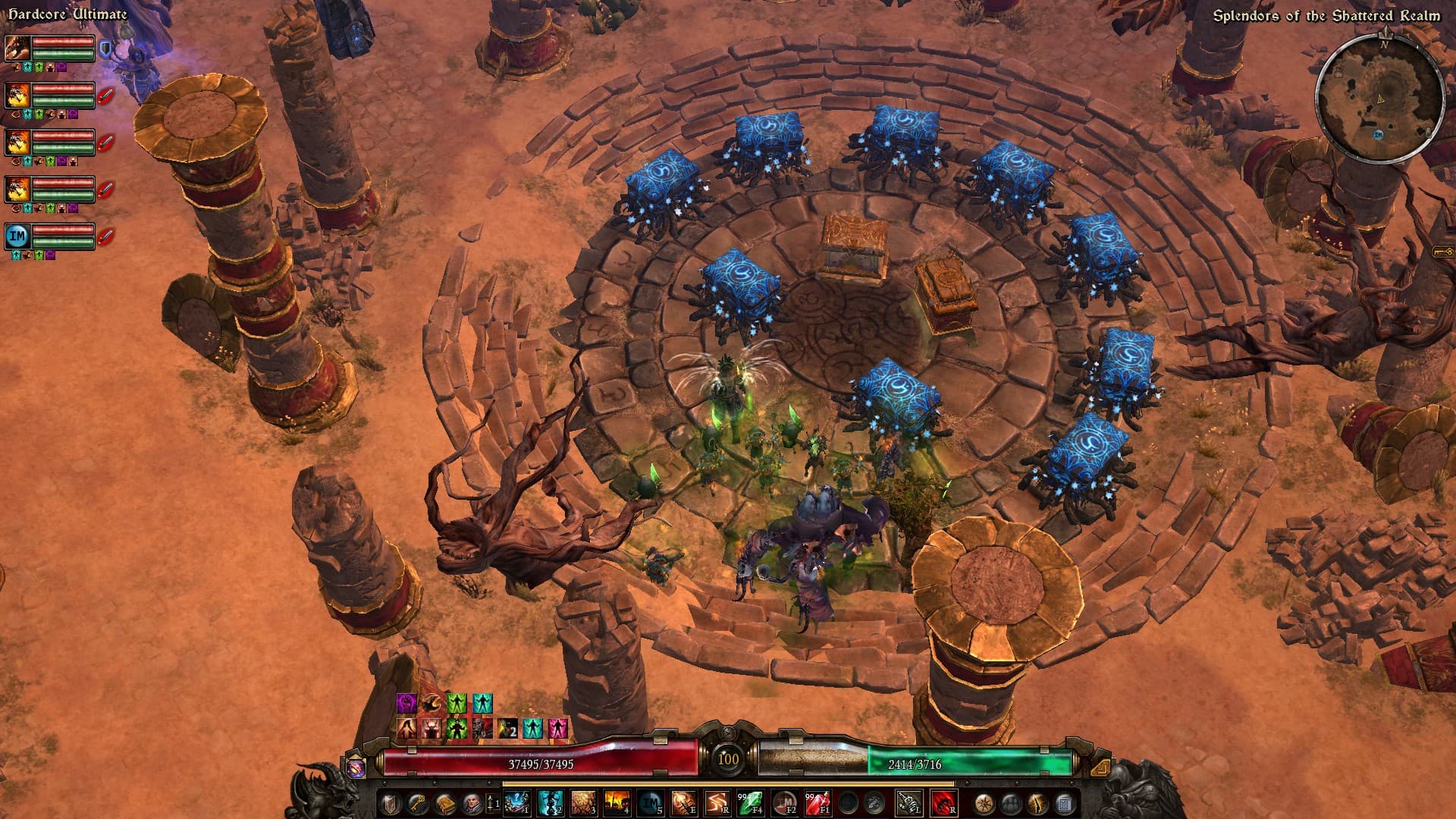Viewport: 1456px width, 819px height.
Task: Toggle the blue shield pet stance icon
Action: (x=106, y=50)
